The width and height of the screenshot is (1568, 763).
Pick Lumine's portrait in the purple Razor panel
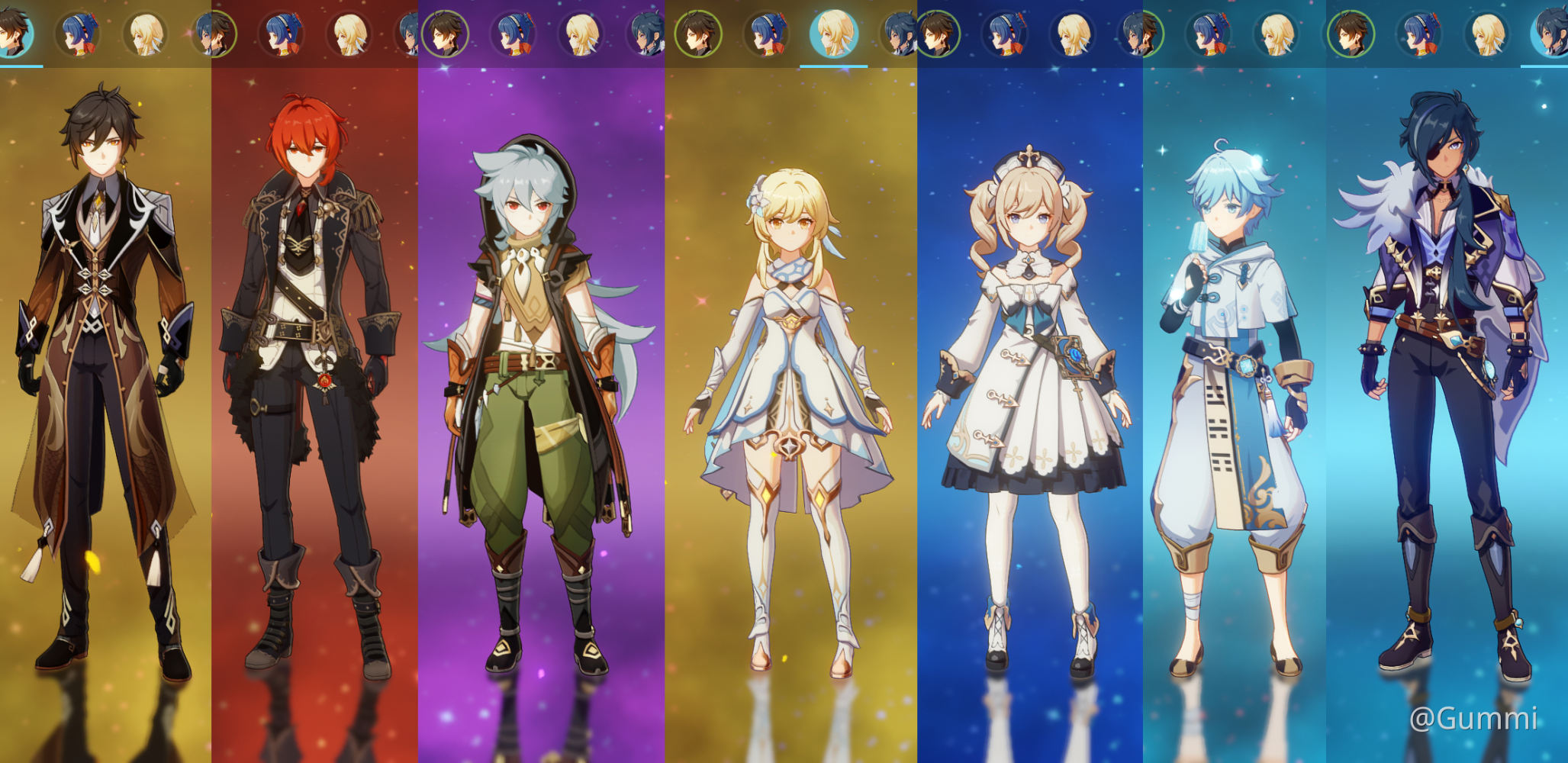click(582, 34)
